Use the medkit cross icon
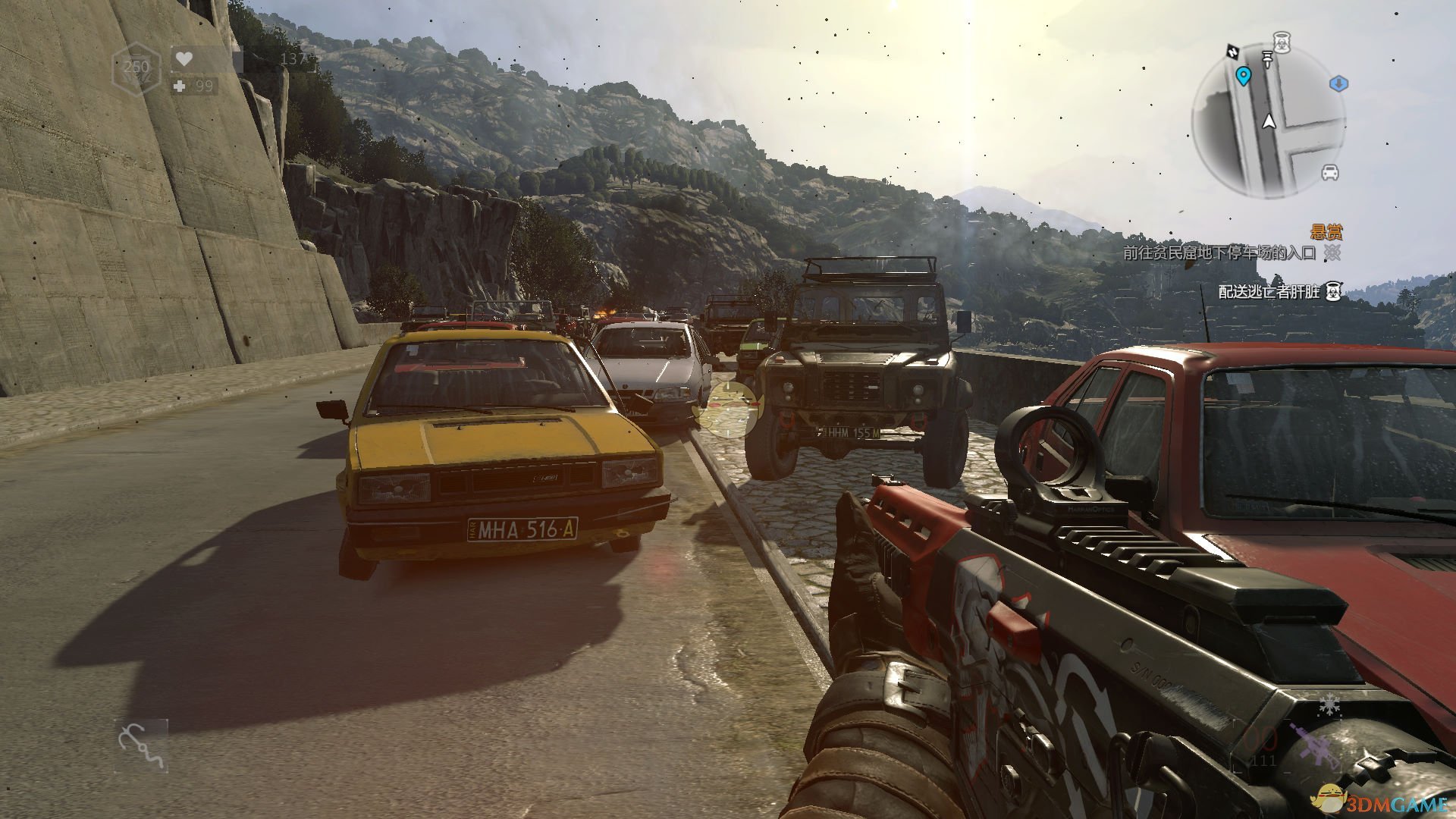This screenshot has width=1456, height=819. (x=180, y=86)
